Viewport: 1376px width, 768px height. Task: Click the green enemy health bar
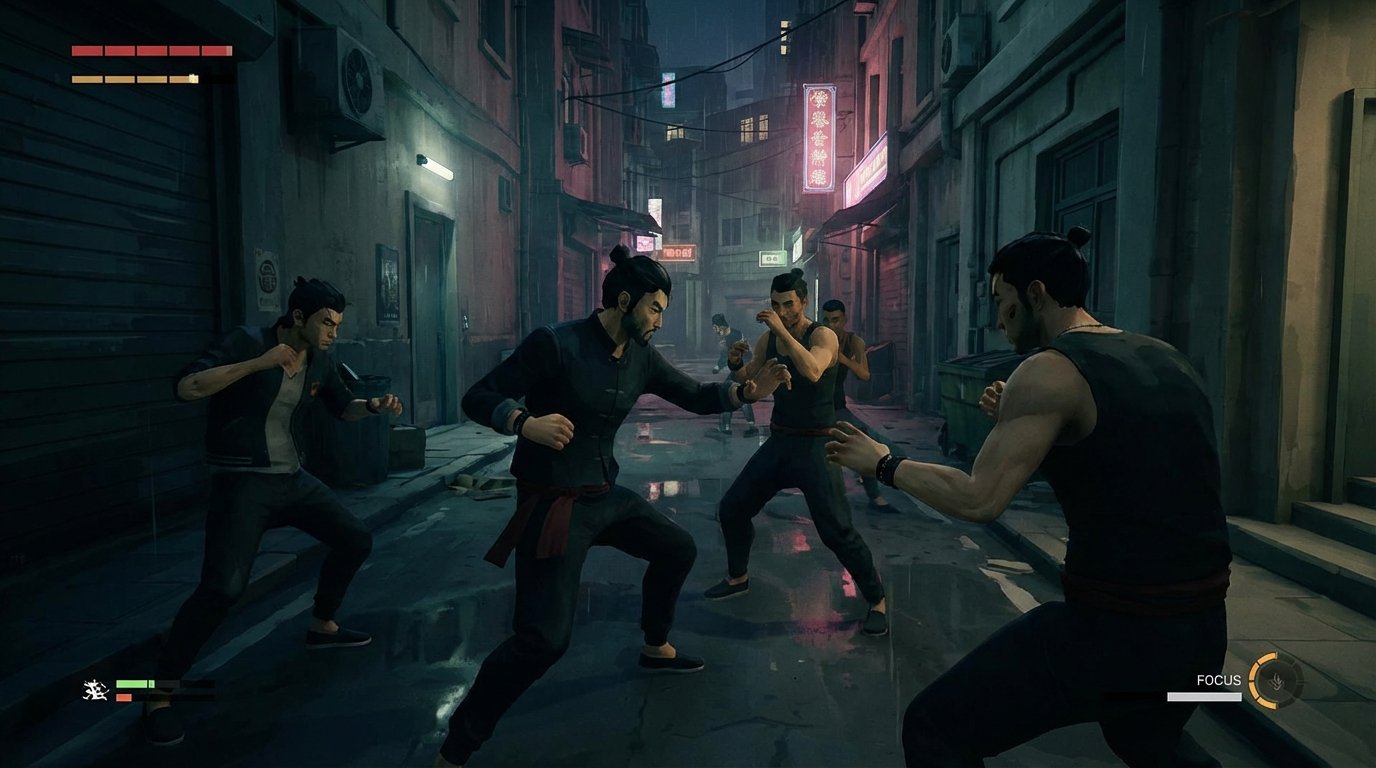(135, 685)
